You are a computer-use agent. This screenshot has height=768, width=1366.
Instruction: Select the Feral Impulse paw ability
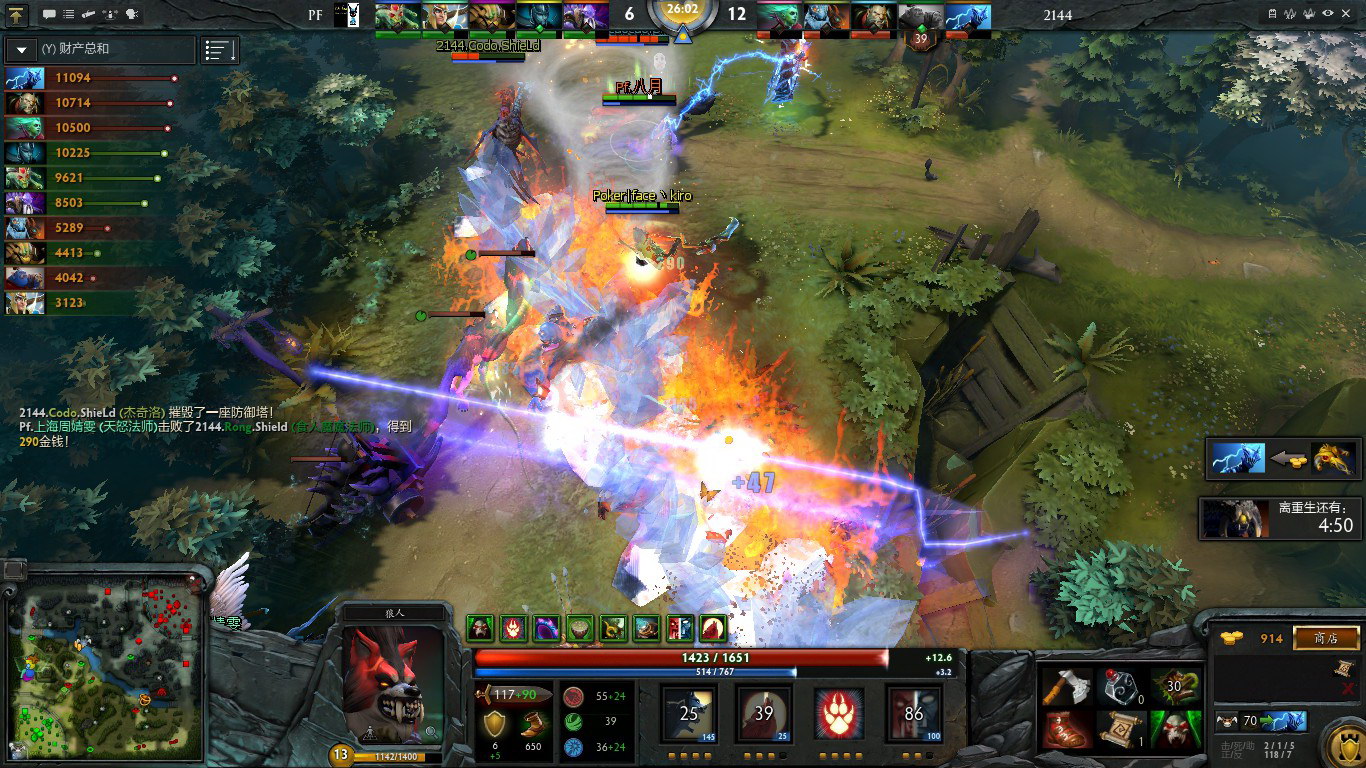tap(838, 714)
